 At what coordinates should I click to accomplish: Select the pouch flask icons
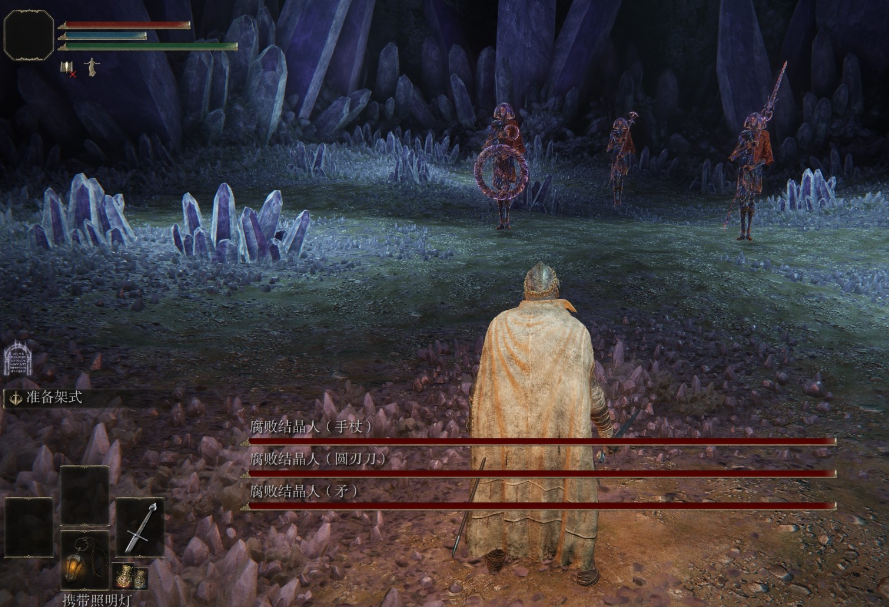pyautogui.click(x=131, y=577)
